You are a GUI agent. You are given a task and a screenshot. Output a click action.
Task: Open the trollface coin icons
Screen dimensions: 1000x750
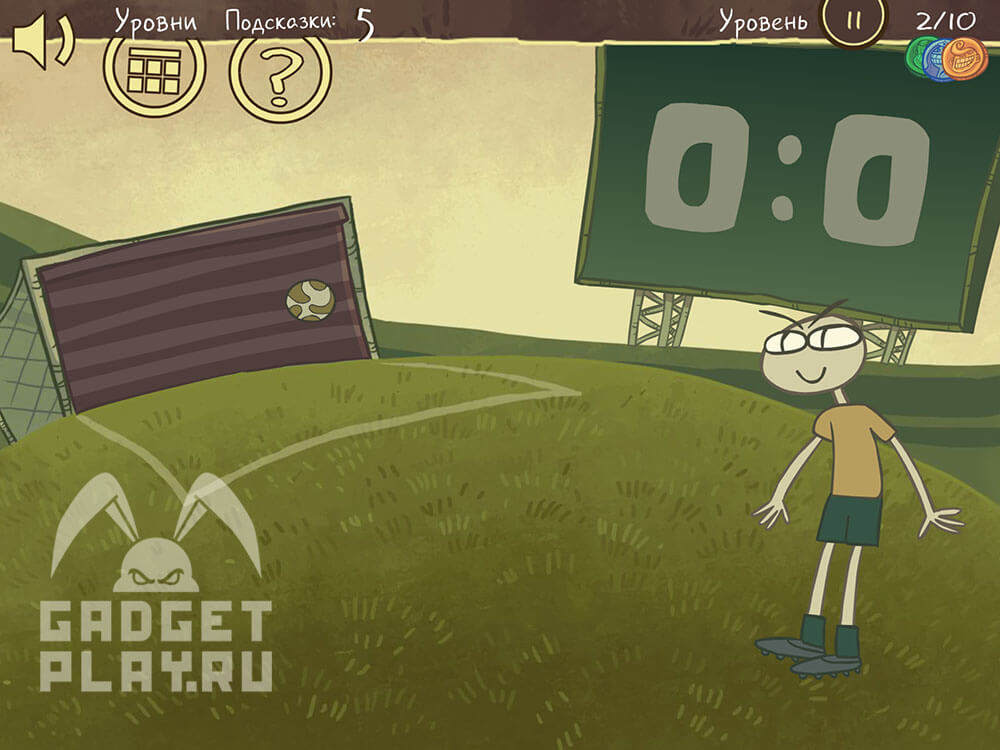[x=946, y=60]
